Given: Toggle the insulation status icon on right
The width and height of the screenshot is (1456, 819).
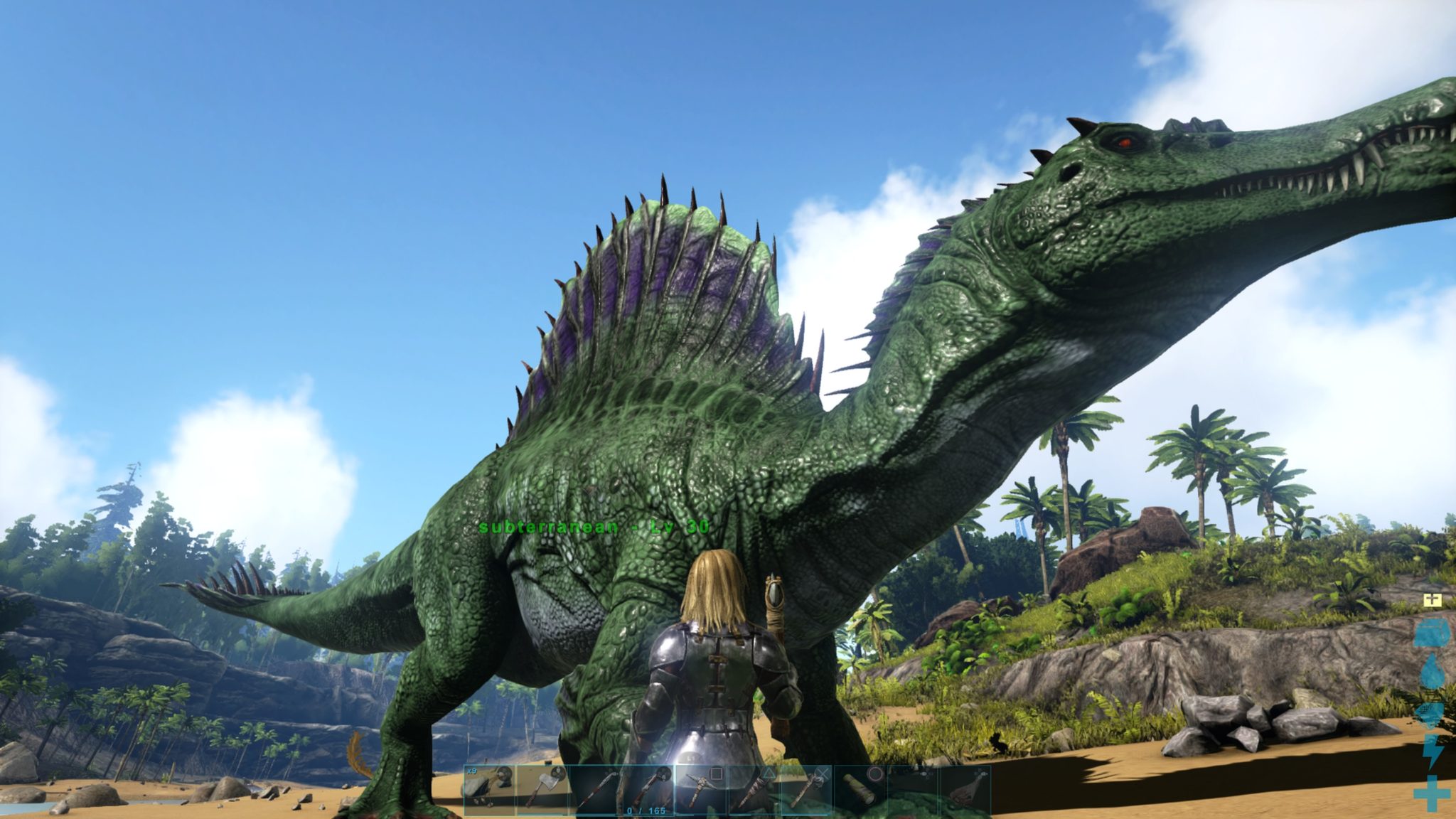Looking at the screenshot, I should pyautogui.click(x=1431, y=714).
